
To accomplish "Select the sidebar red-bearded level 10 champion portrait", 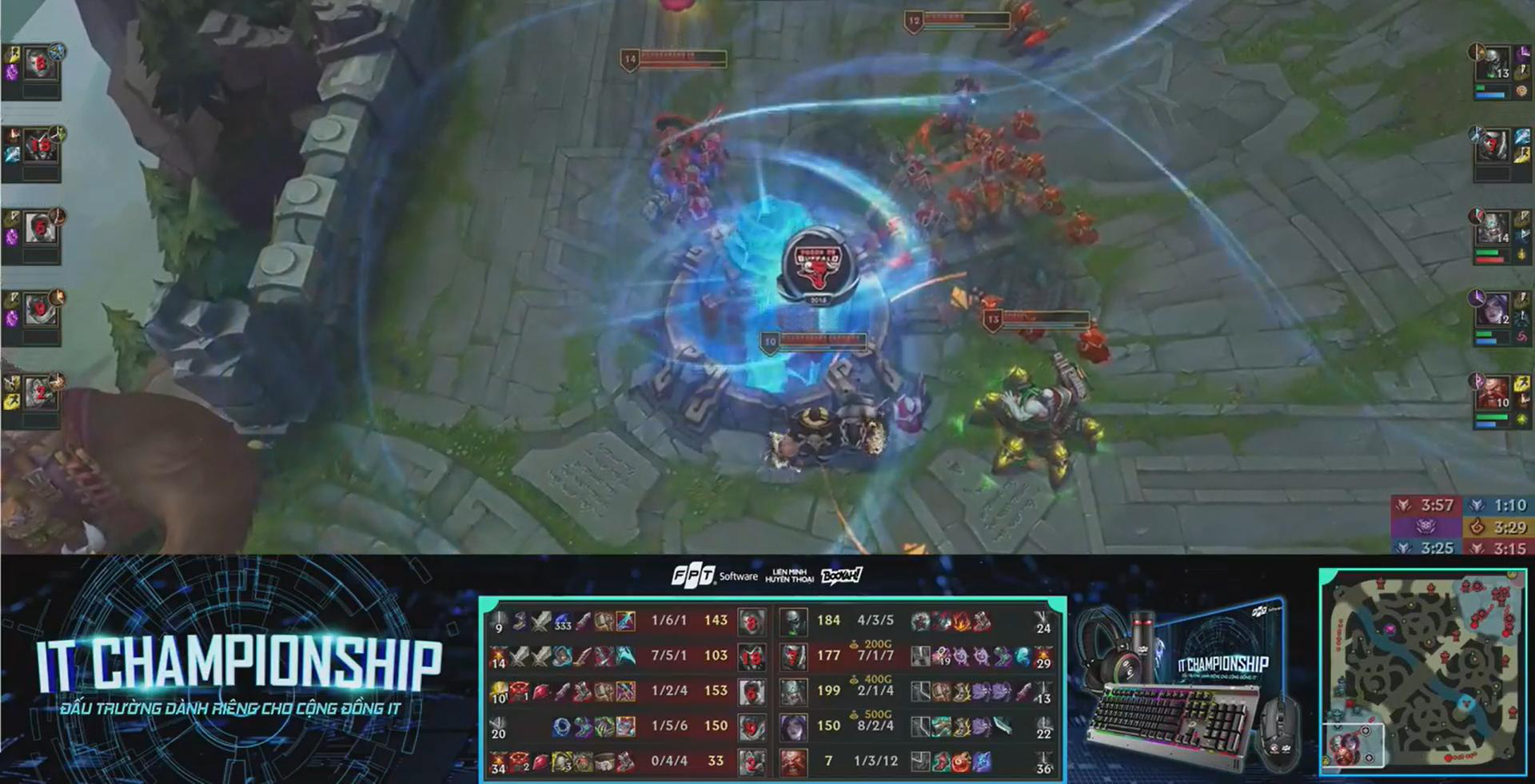I will (x=1493, y=393).
